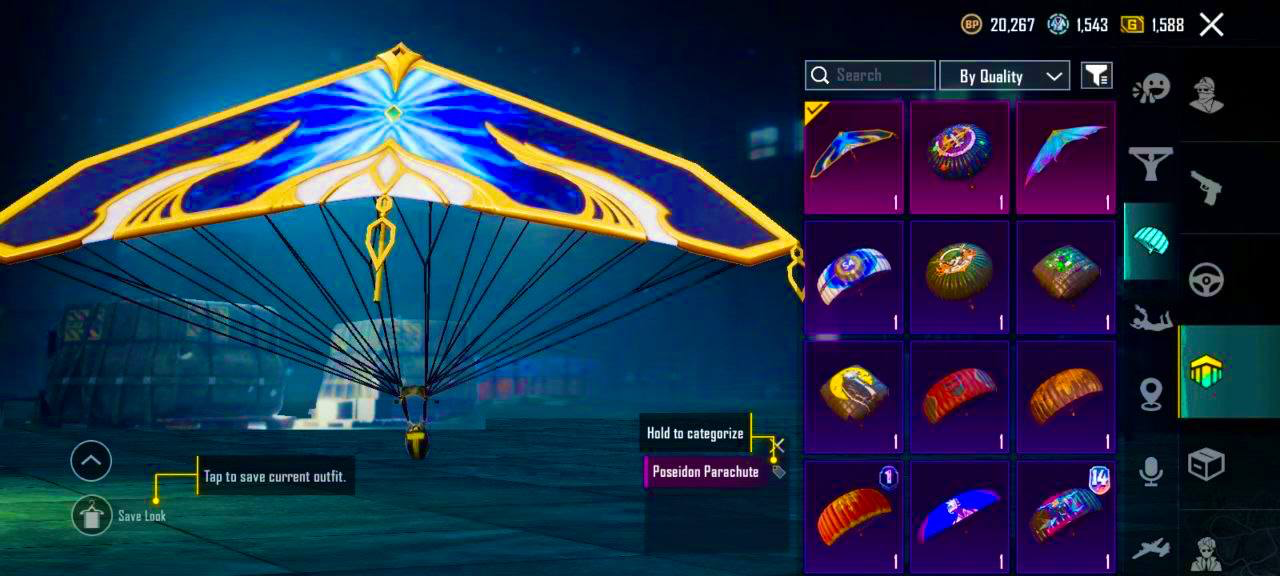The height and width of the screenshot is (576, 1280).
Task: Choose the dark round multicolor parachute
Action: point(960,157)
